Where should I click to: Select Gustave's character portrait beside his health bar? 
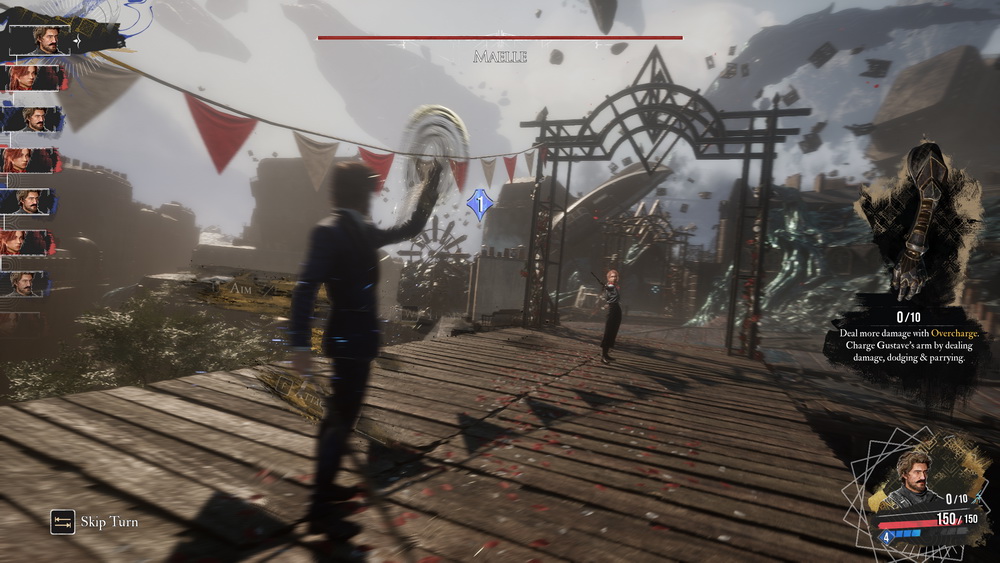coord(912,478)
